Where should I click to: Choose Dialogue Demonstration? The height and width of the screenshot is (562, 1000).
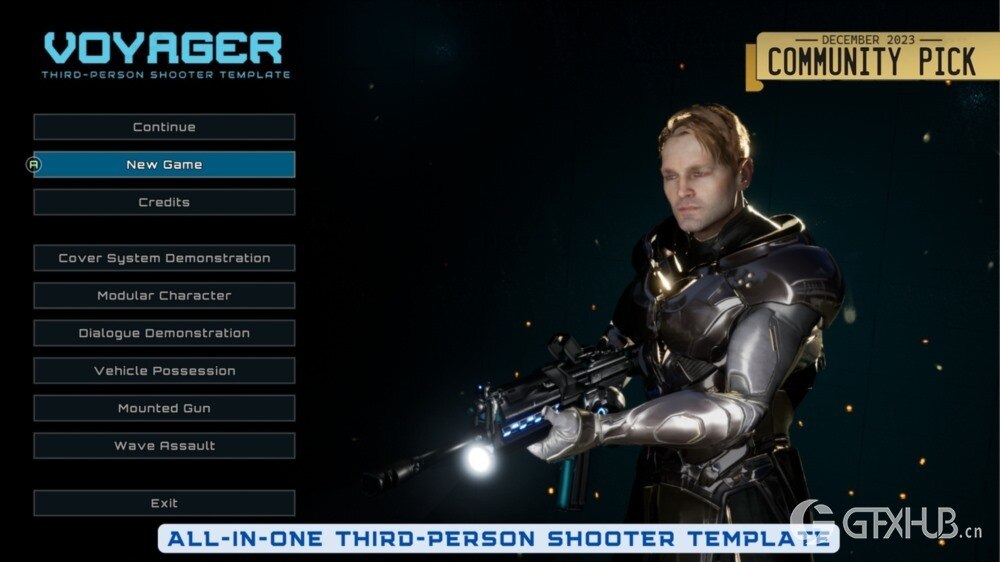click(164, 333)
